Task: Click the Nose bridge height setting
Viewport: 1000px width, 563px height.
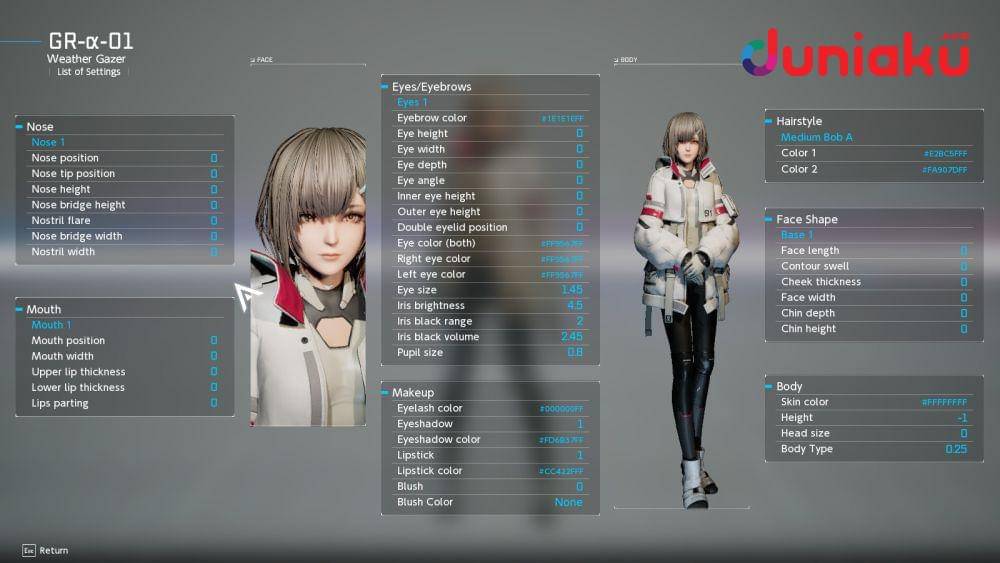Action: [124, 205]
